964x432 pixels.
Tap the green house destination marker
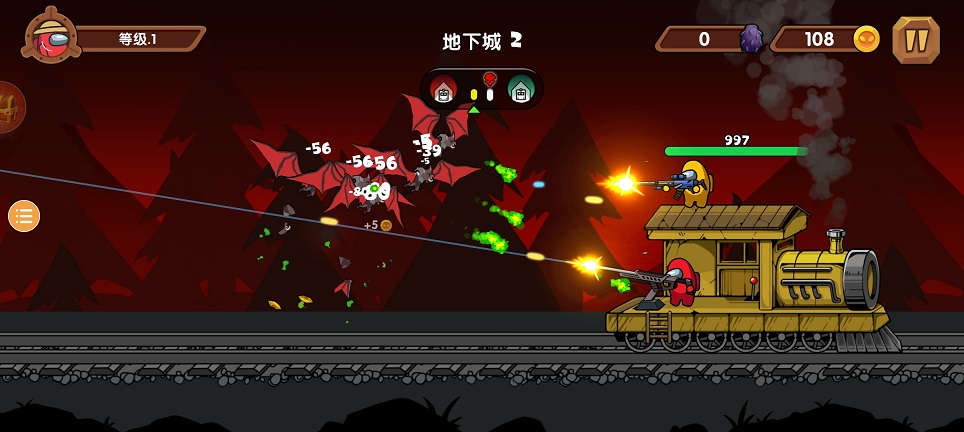tap(520, 90)
